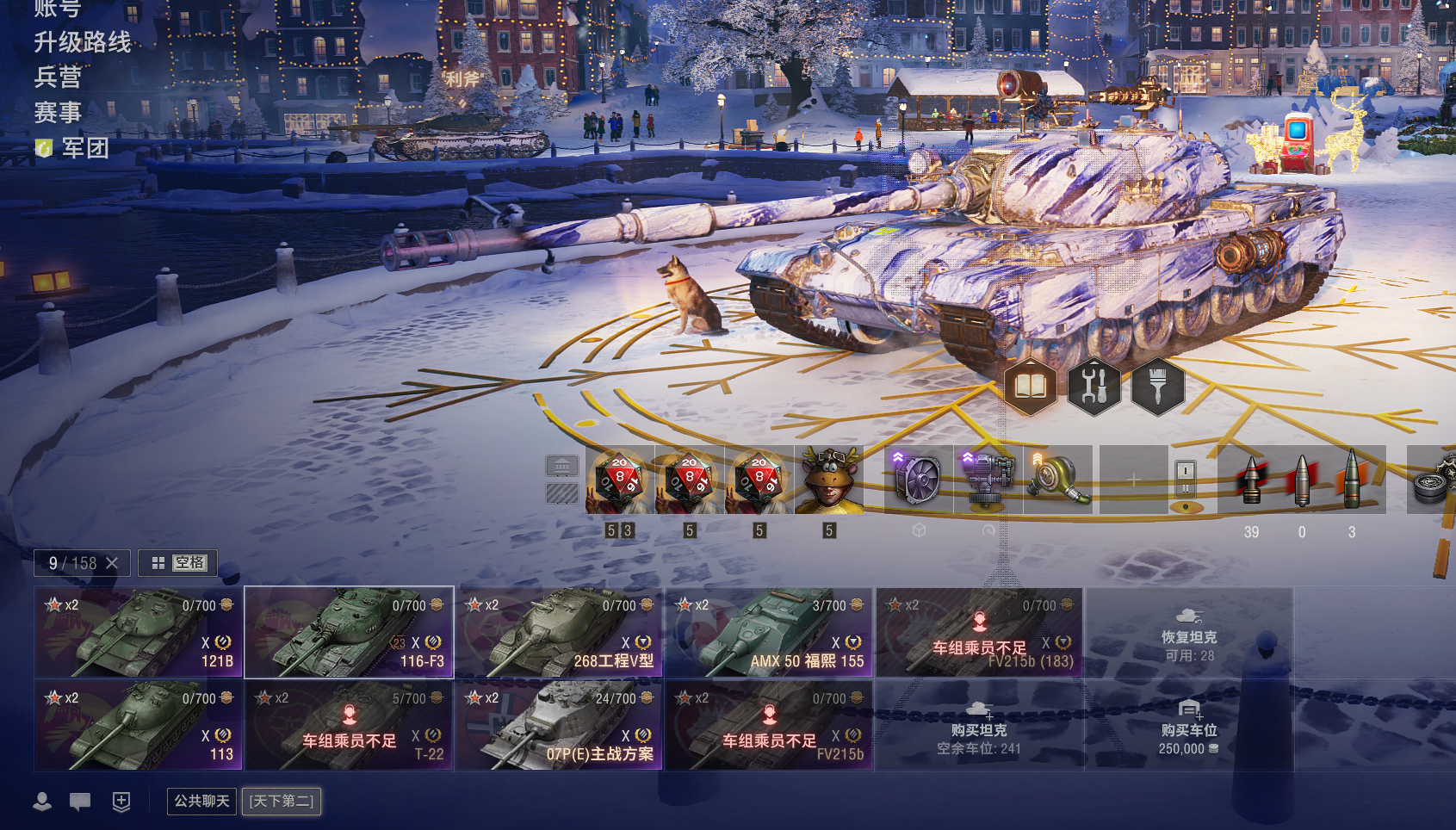Switch to the 天下第二 chat channel
This screenshot has height=830, width=1456.
tap(282, 801)
